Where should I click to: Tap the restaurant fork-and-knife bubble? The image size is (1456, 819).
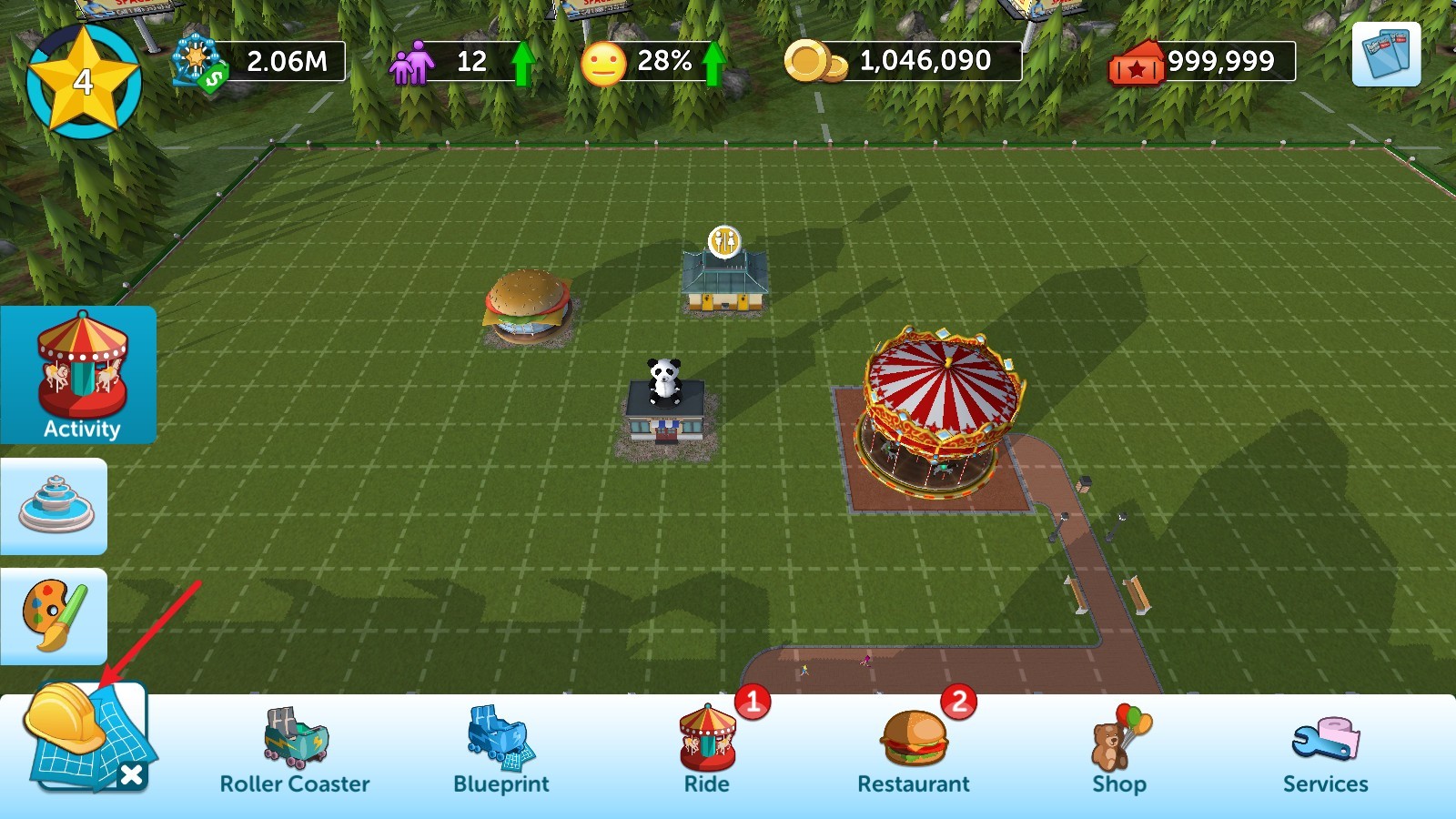coord(724,242)
